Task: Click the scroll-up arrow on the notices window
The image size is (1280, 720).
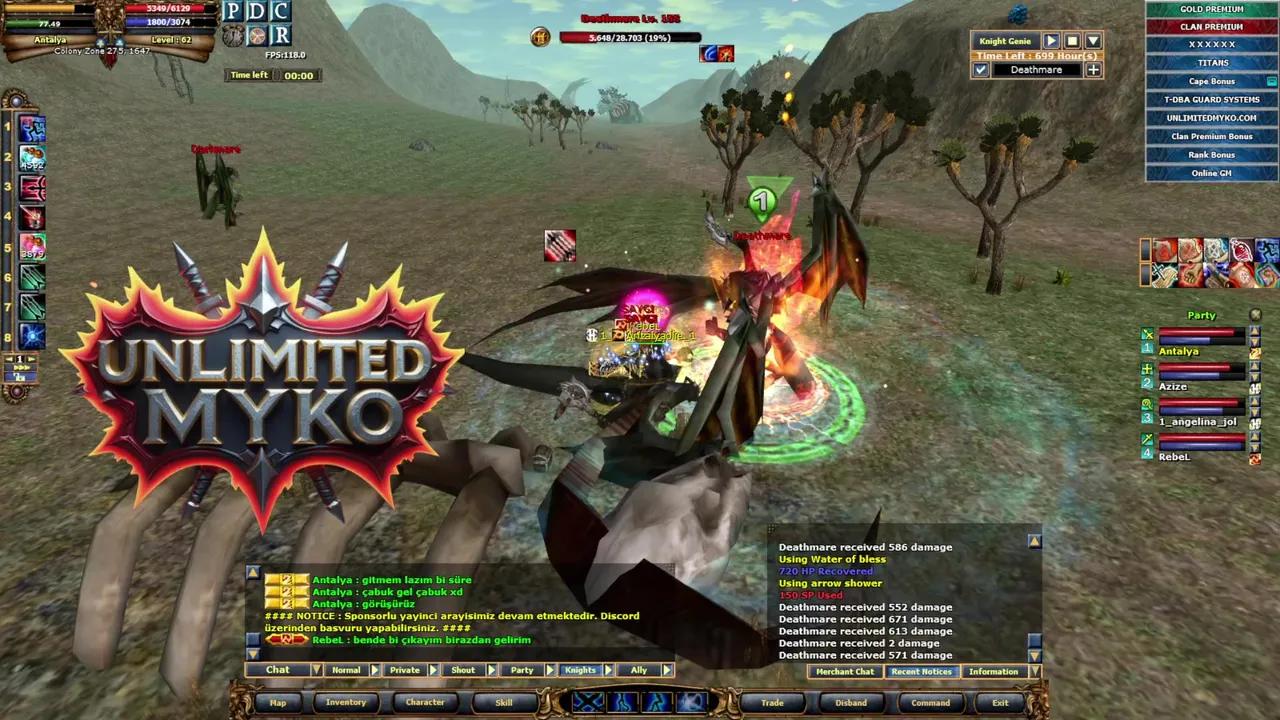Action: (1034, 540)
